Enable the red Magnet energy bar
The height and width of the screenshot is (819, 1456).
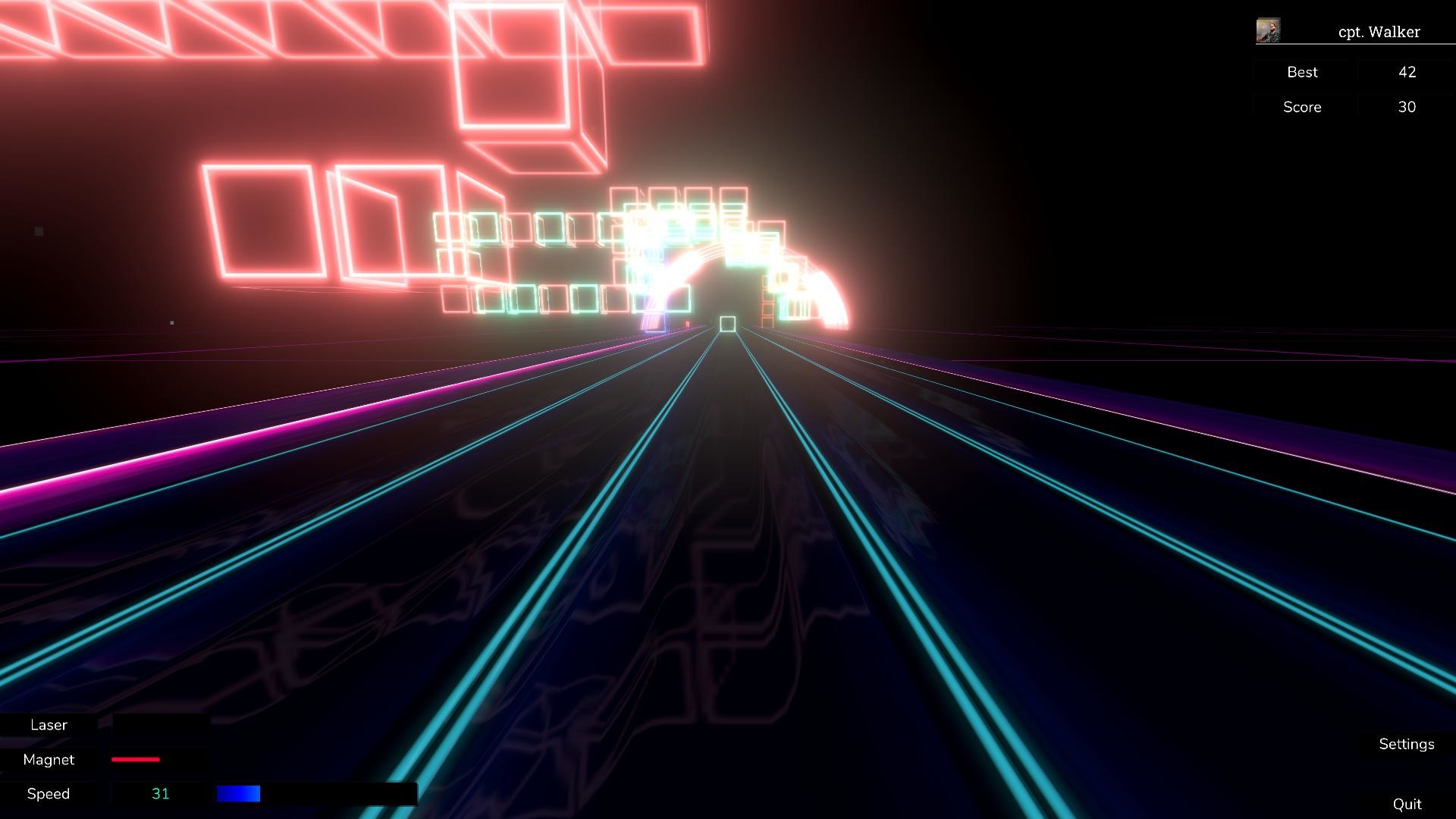pos(135,759)
